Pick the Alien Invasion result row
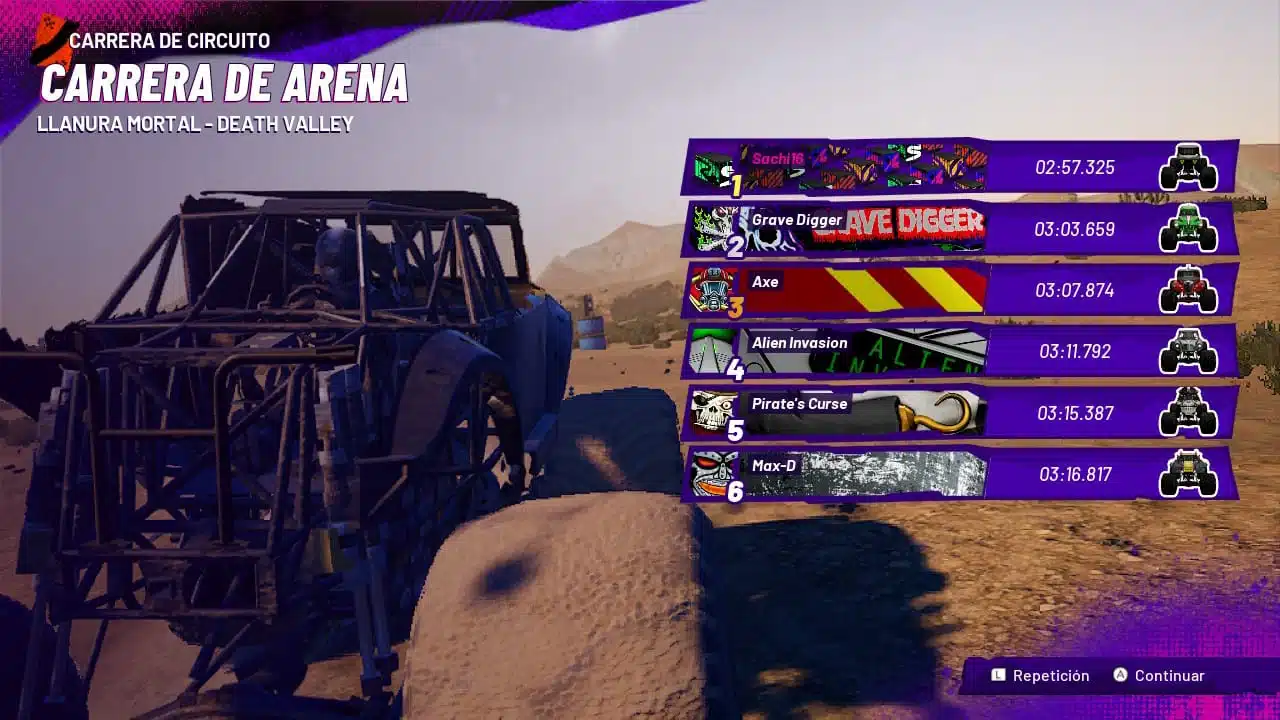 click(960, 351)
